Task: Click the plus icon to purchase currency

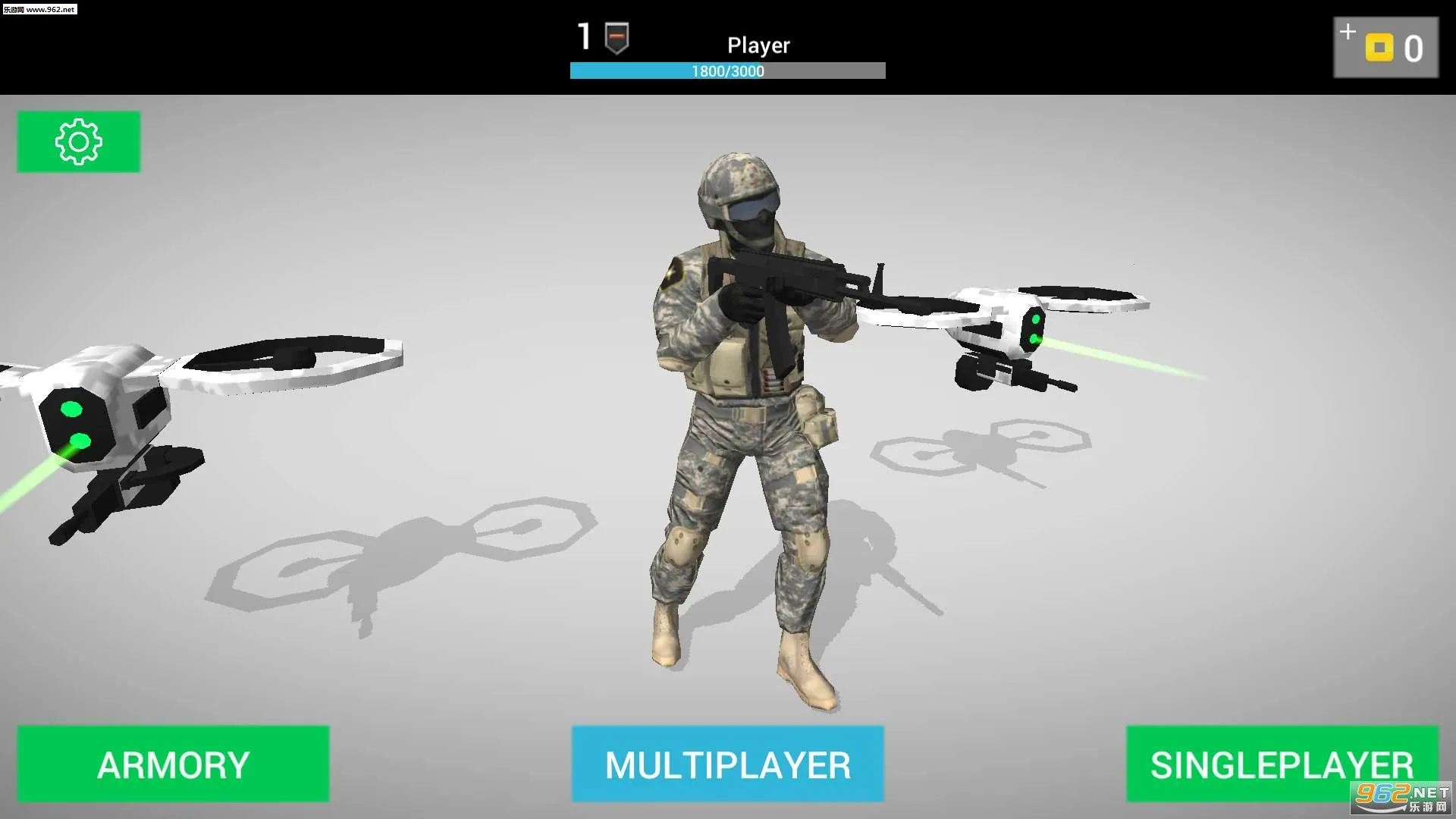Action: click(1348, 32)
